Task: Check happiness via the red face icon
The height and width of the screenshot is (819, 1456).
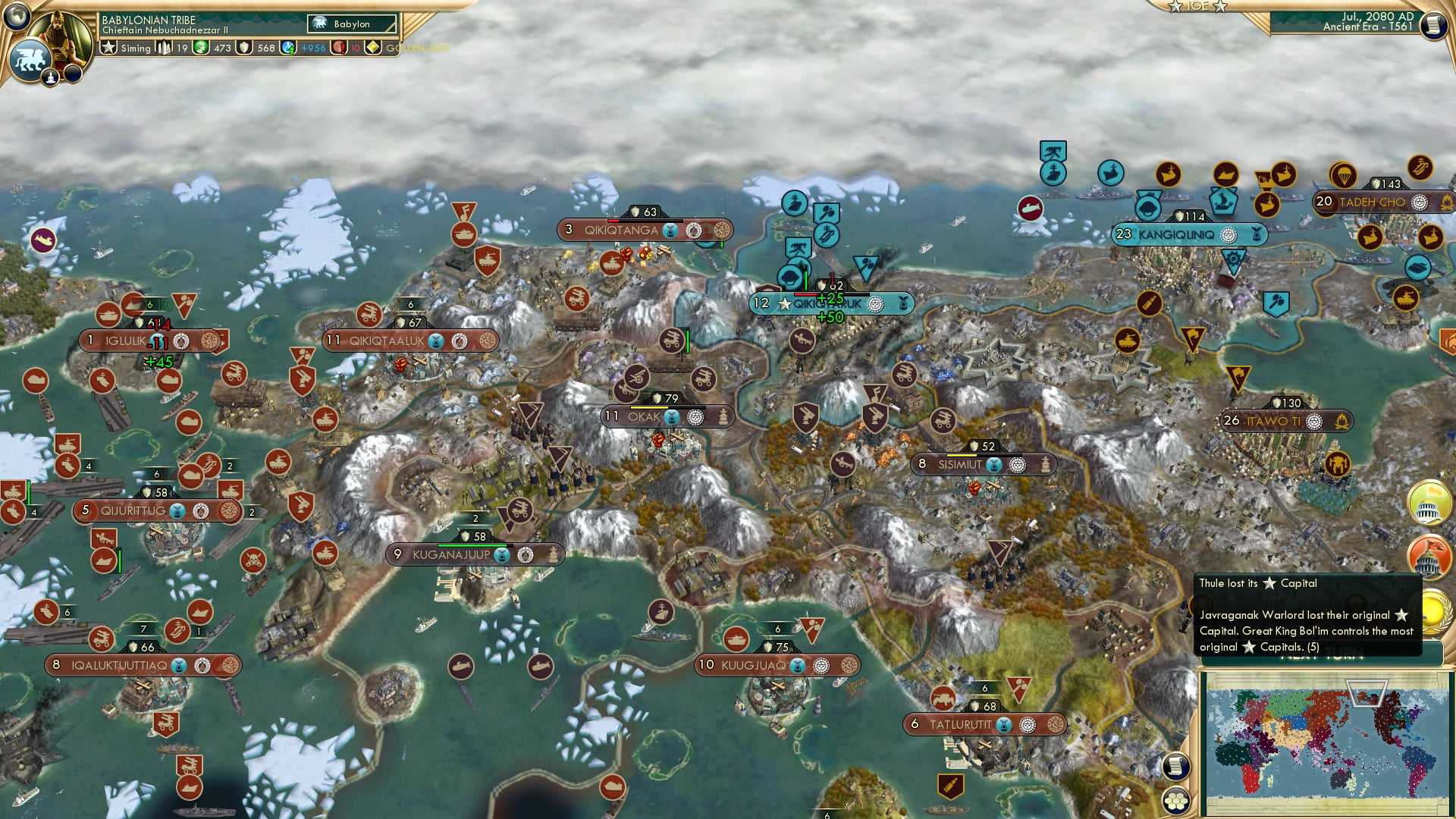Action: 340,48
